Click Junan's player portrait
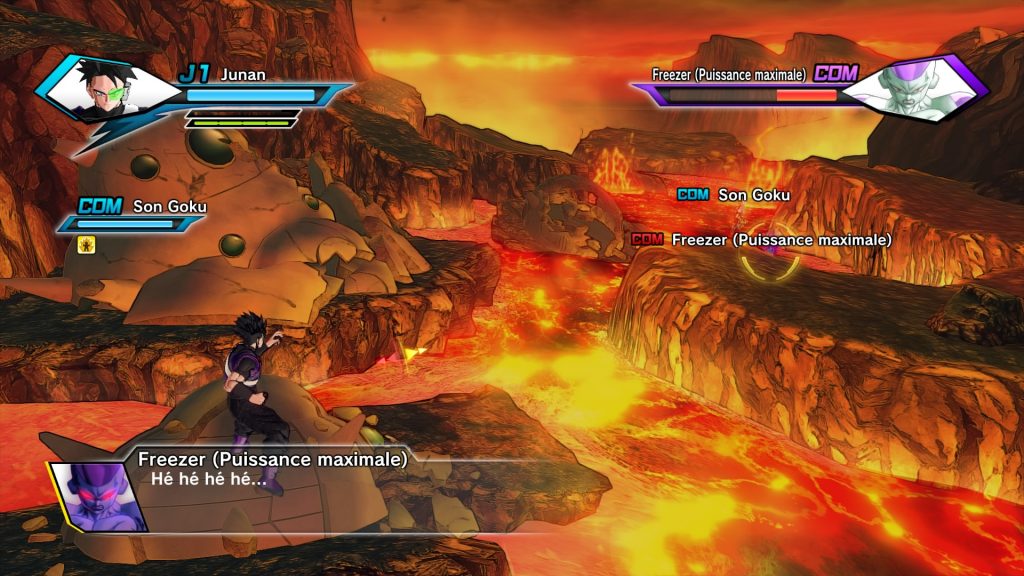 point(98,88)
